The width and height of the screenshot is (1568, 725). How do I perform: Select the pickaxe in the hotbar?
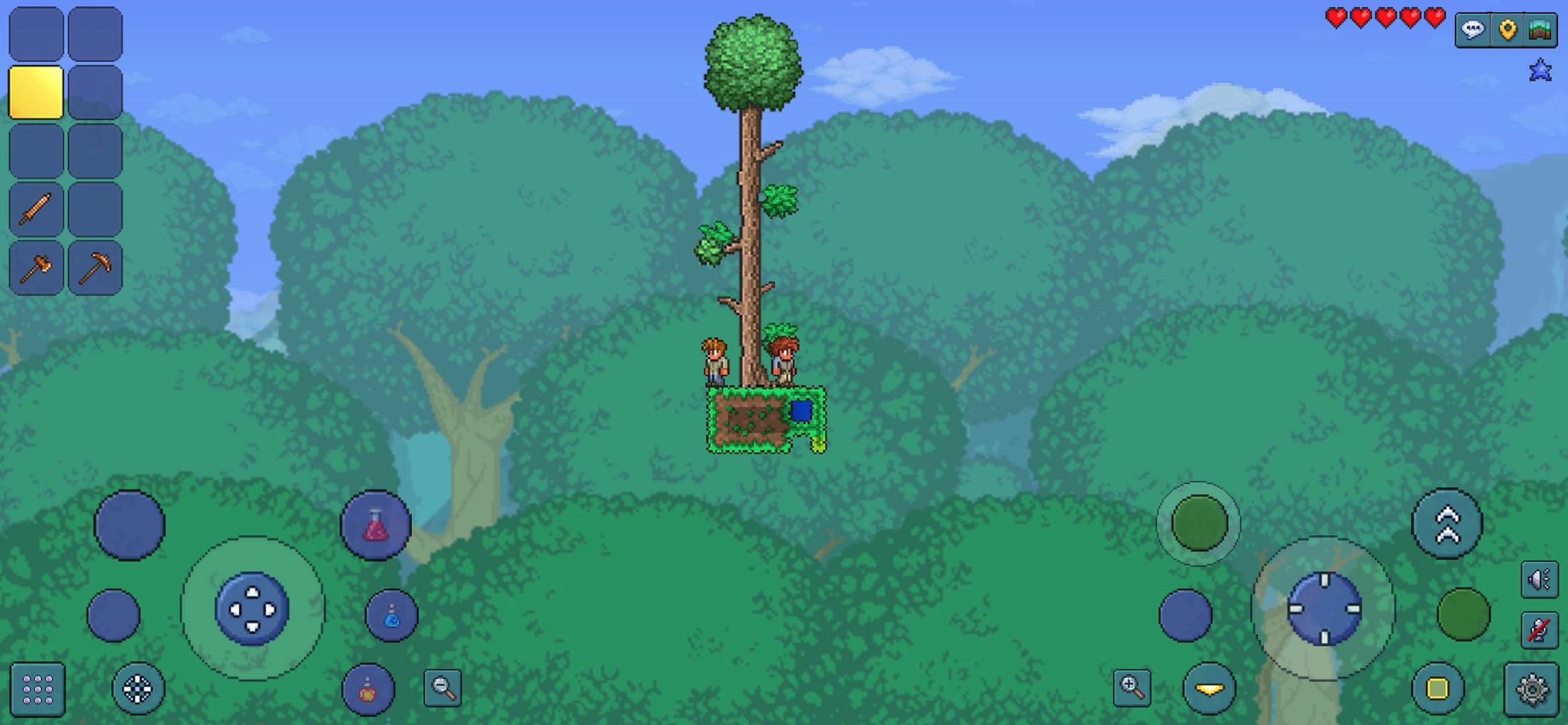(95, 267)
